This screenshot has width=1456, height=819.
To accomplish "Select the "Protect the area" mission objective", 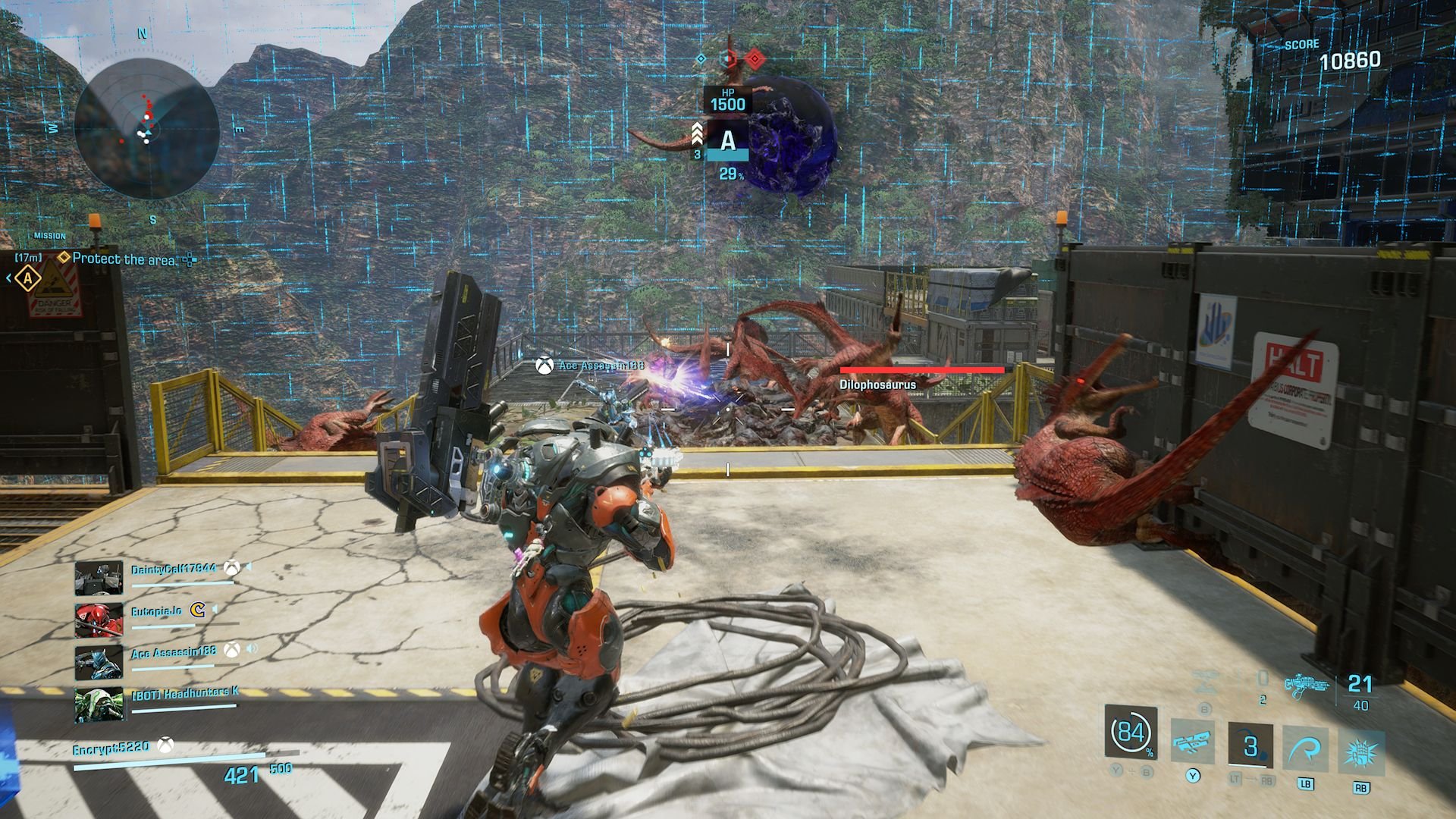I will click(x=124, y=259).
